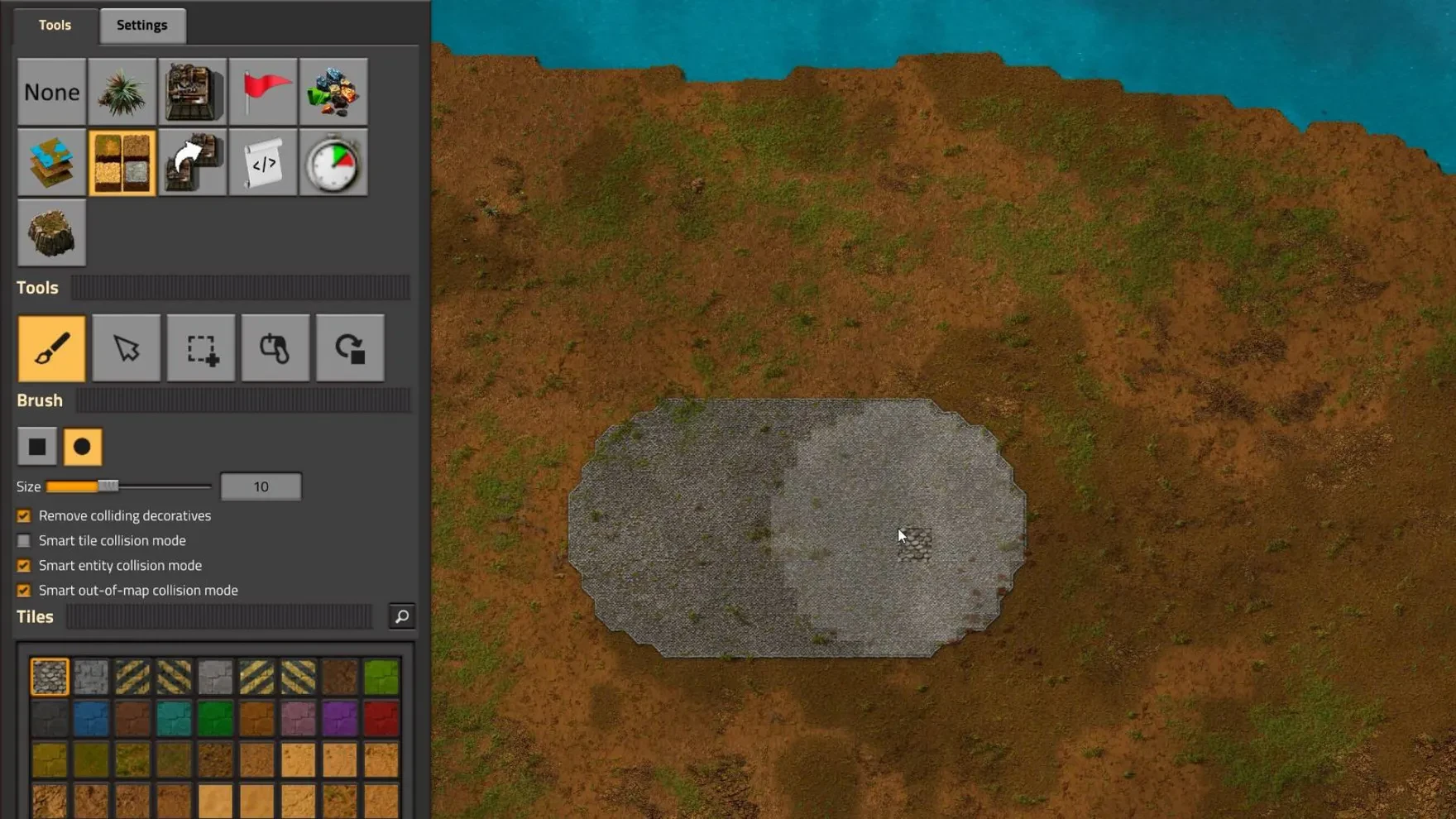
Task: Switch to the Settings tab
Action: tap(141, 25)
